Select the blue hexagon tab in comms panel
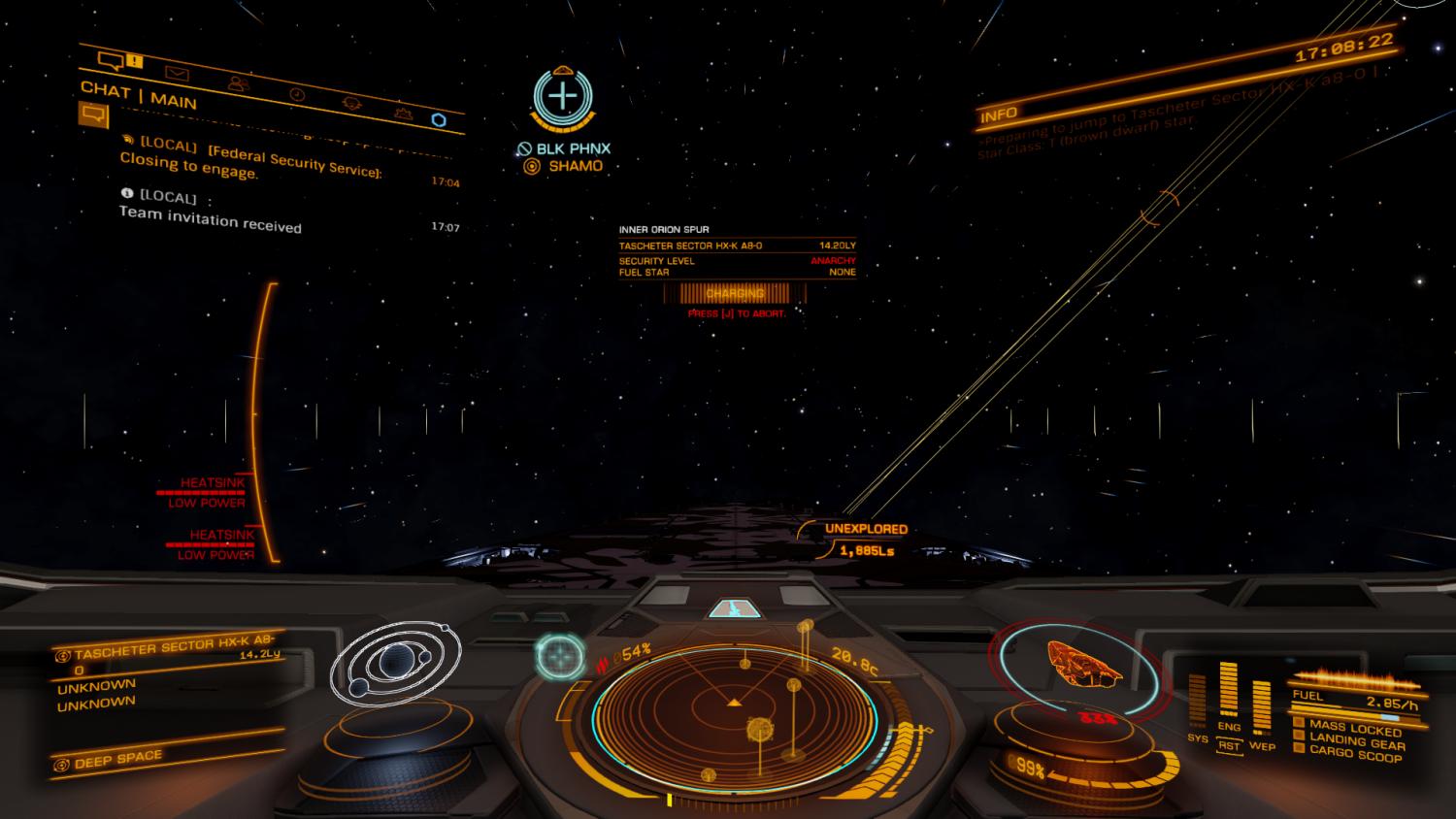Viewport: 1456px width, 819px height. (439, 119)
